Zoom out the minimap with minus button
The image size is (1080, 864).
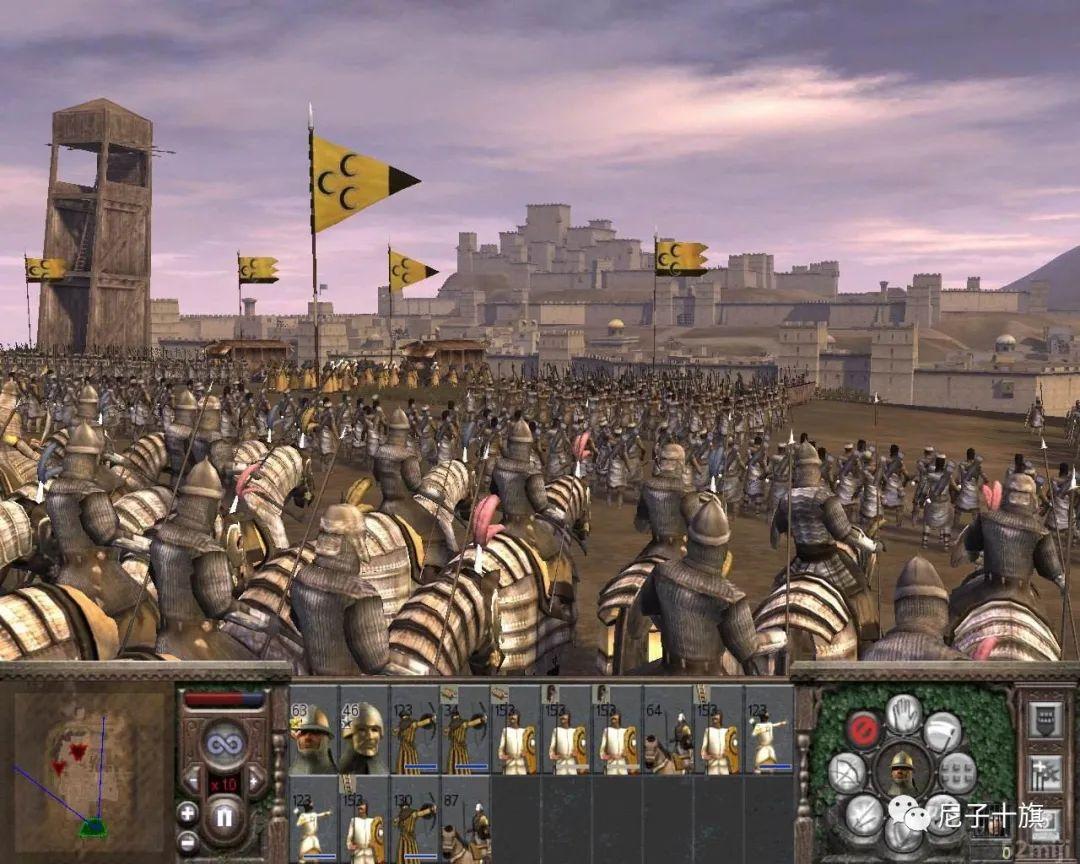tap(188, 841)
